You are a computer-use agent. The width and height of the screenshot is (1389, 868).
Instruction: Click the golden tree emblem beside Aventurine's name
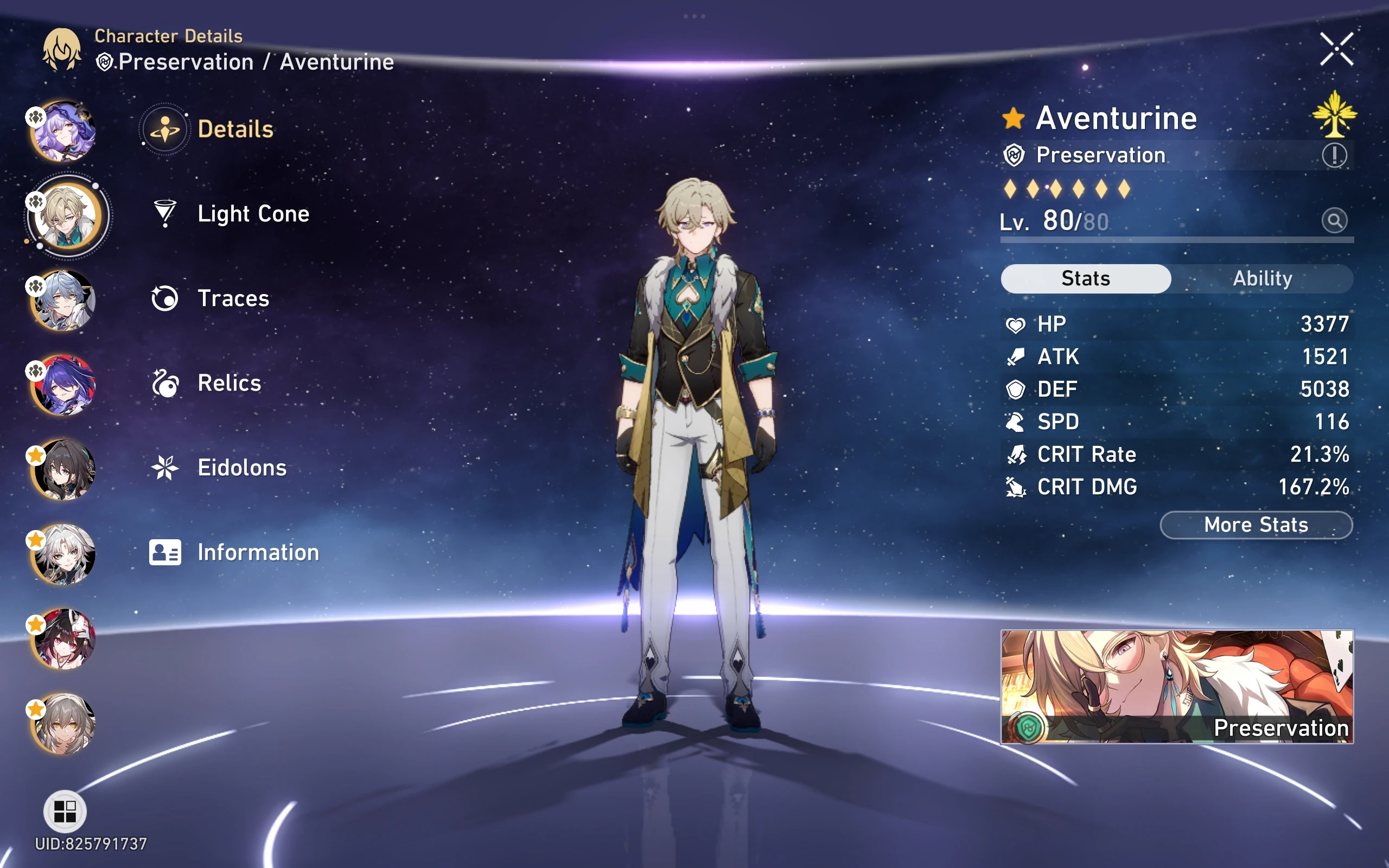[x=1334, y=115]
